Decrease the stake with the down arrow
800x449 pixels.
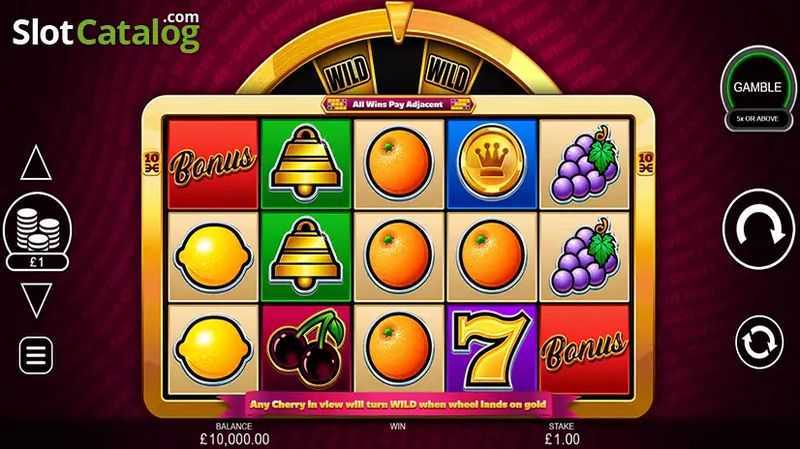pos(36,299)
